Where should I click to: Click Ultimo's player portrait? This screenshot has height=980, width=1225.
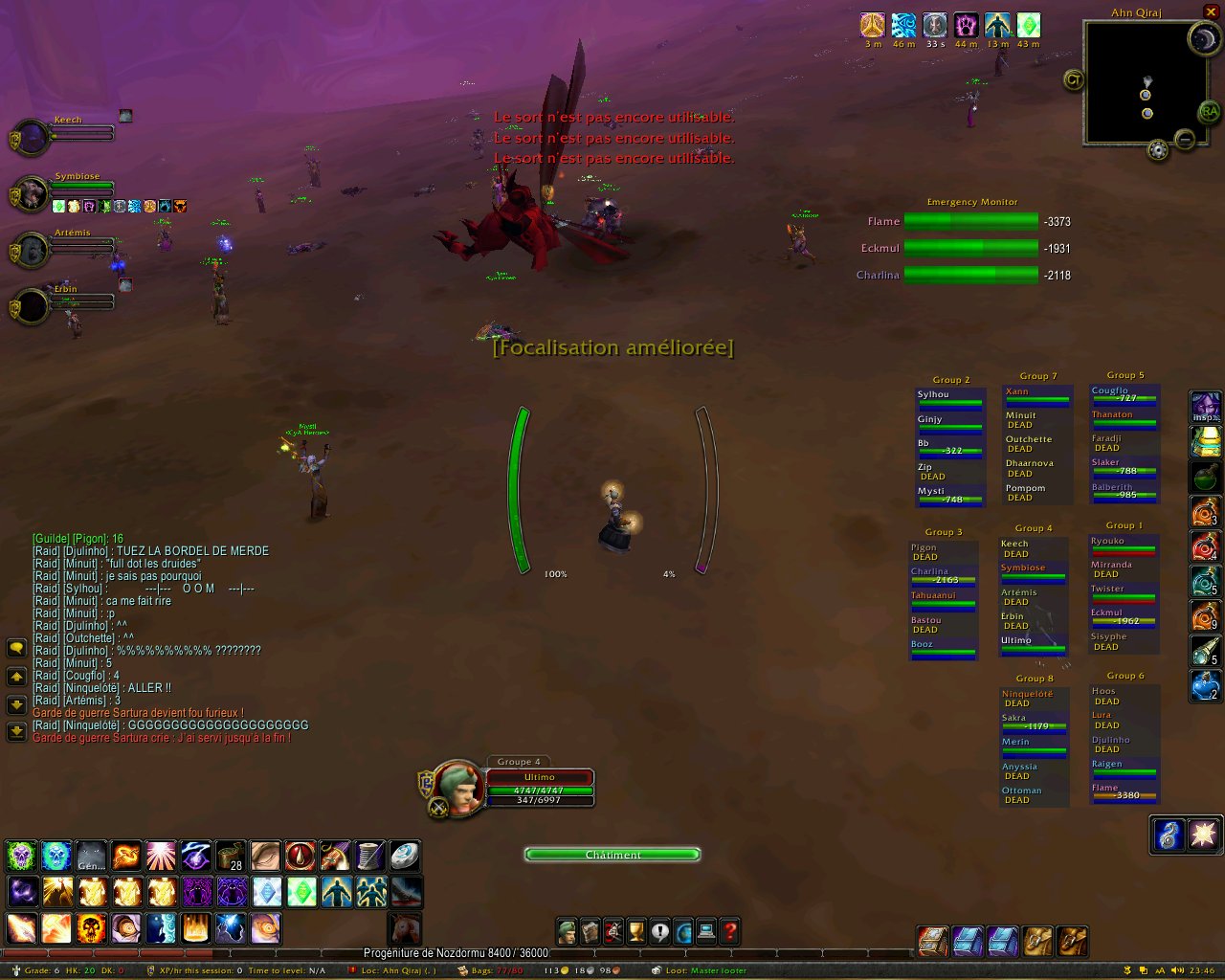pyautogui.click(x=457, y=787)
